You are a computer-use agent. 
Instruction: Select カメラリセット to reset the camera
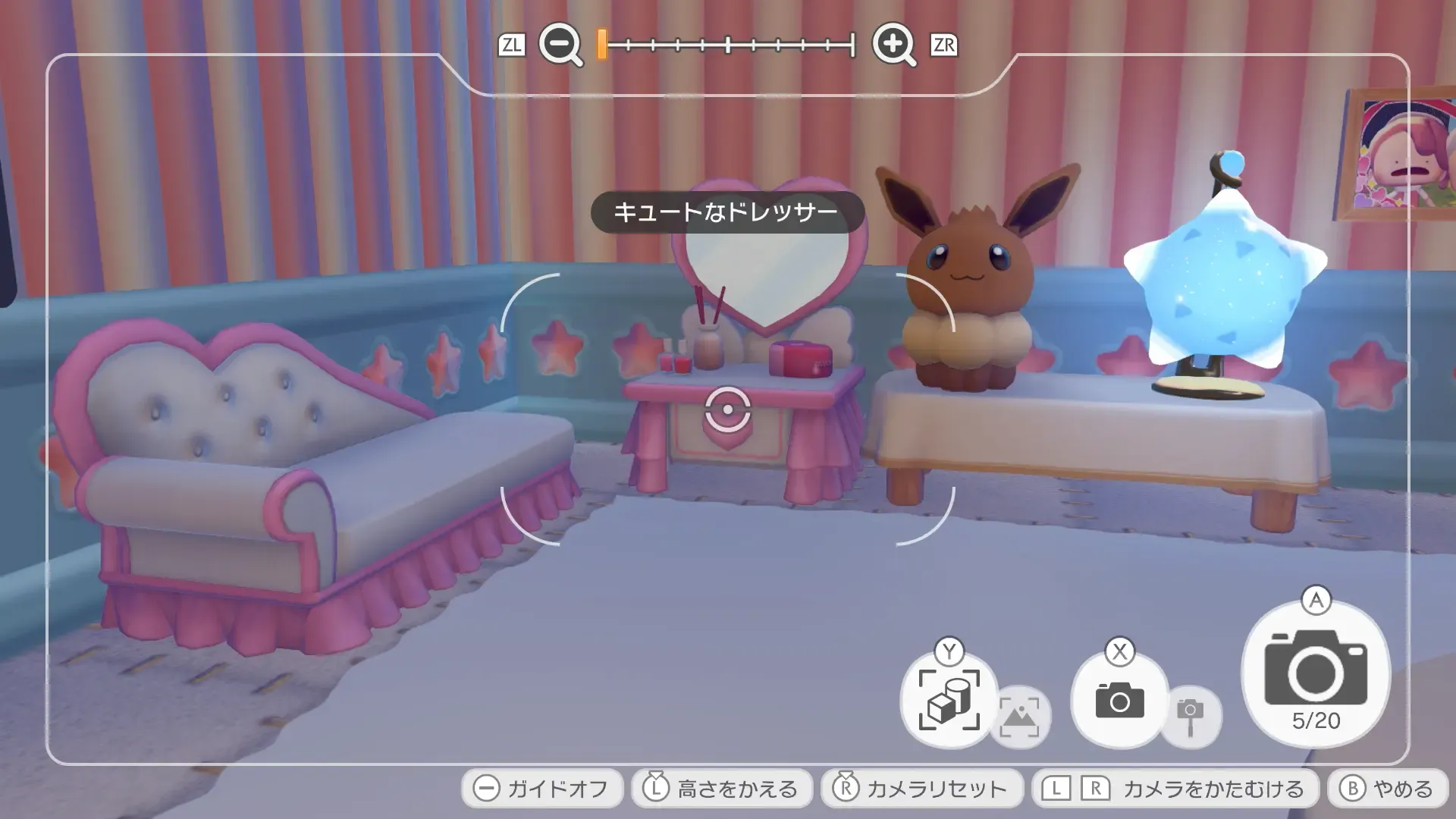point(921,787)
